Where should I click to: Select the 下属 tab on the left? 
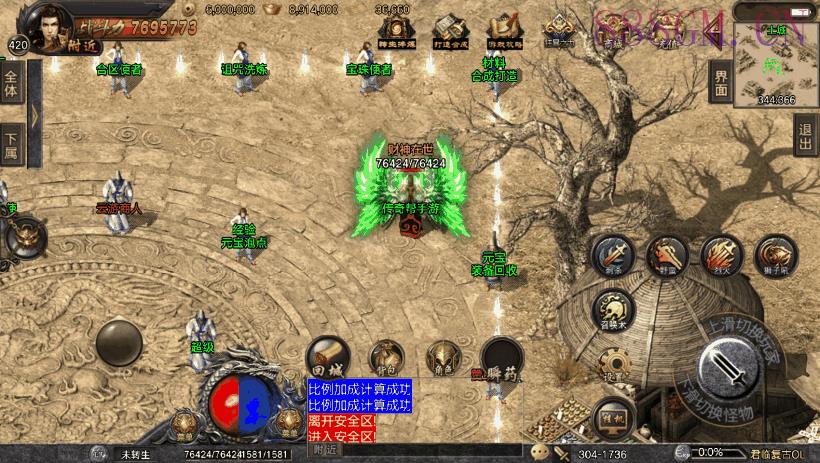point(11,144)
